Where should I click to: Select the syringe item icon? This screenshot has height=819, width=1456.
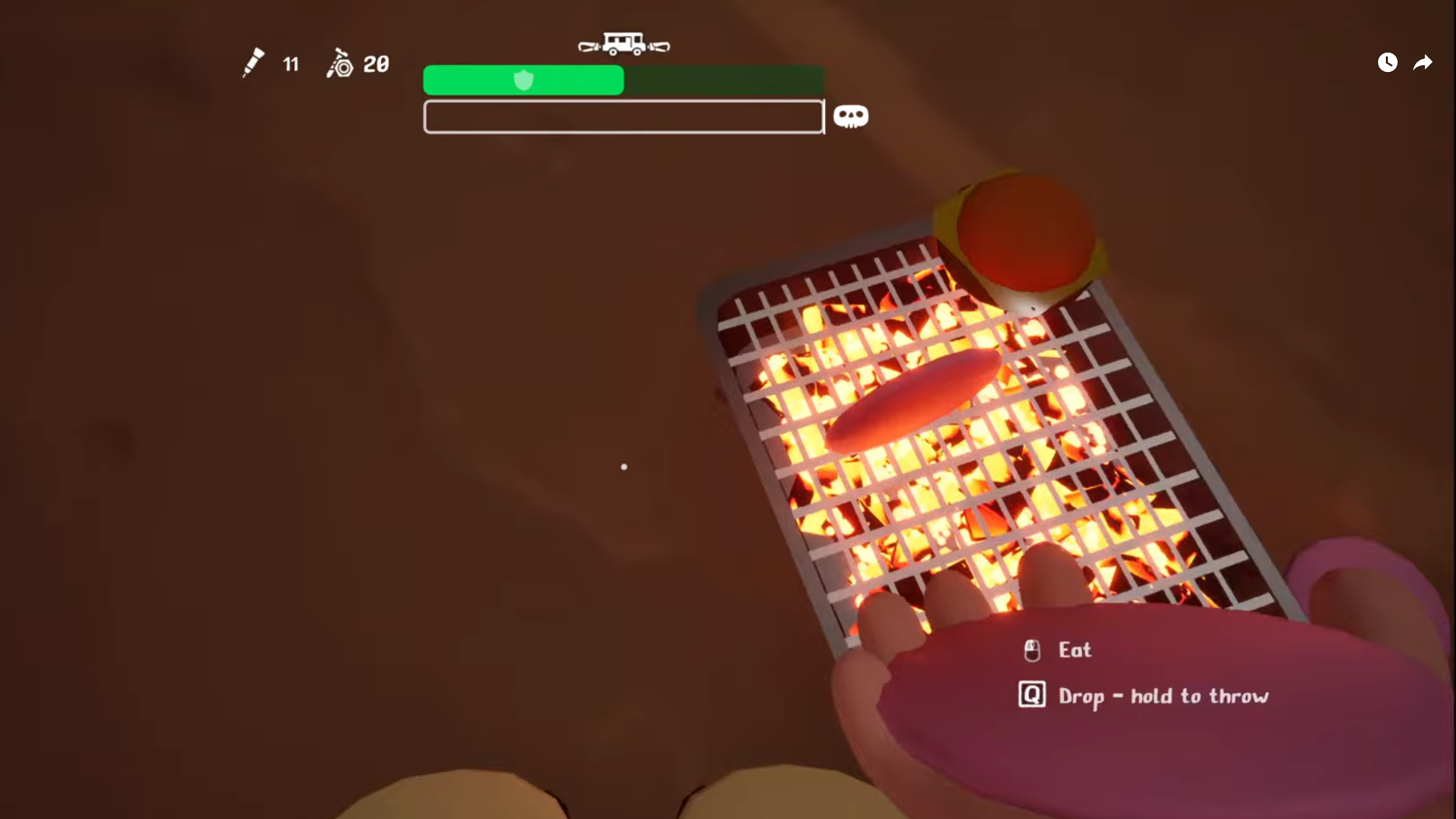tap(253, 63)
